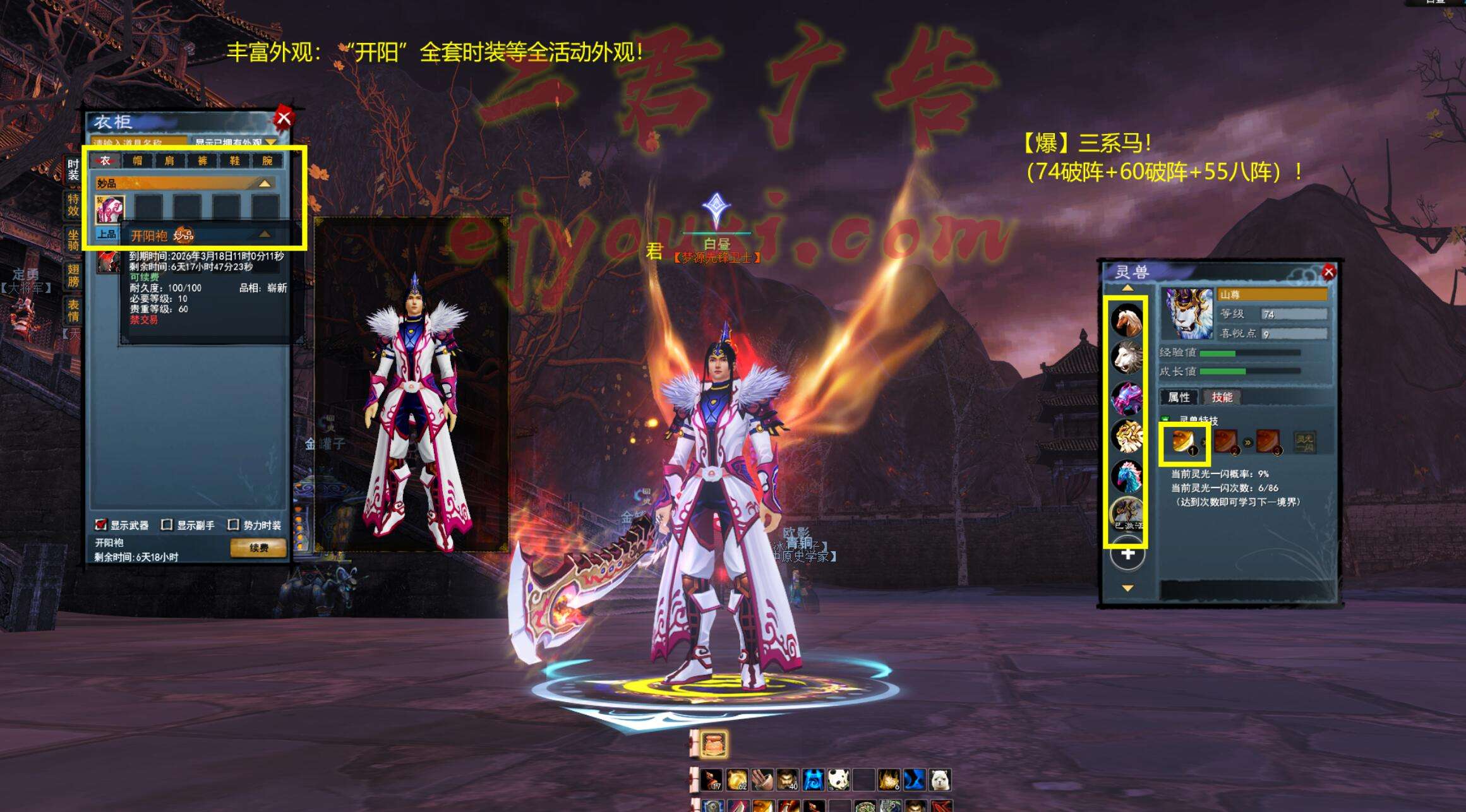Viewport: 1466px width, 812px height.
Task: Open the 鞋 shoes category tab
Action: pos(234,160)
